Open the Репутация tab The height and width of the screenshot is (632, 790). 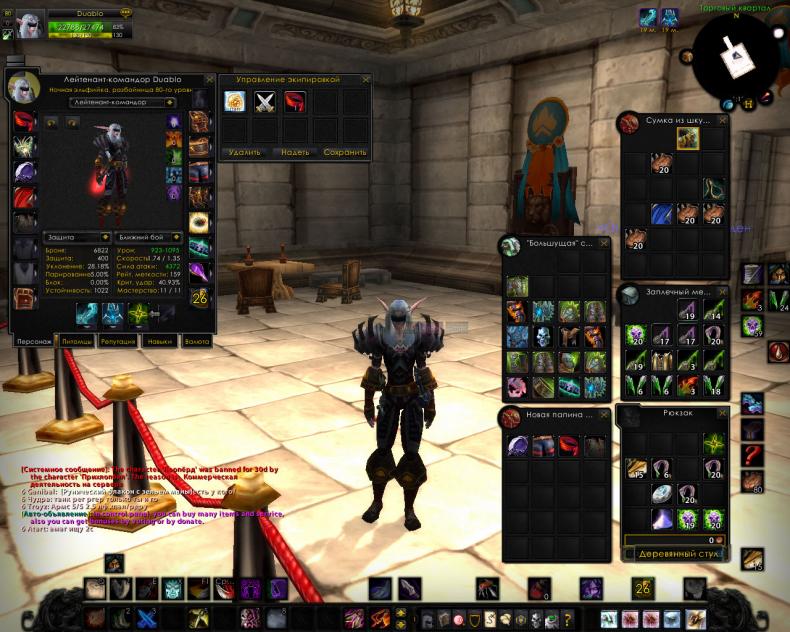click(x=117, y=341)
